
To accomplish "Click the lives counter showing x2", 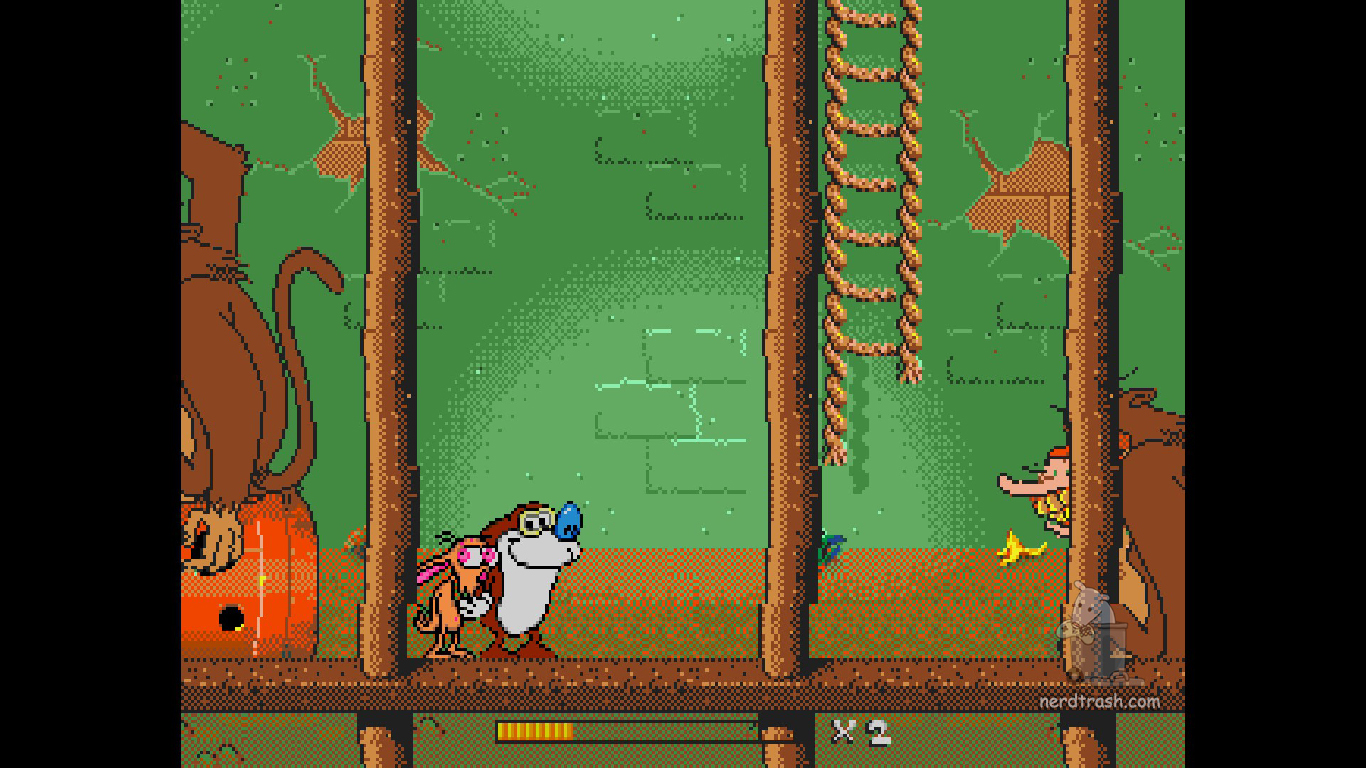I will (860, 733).
